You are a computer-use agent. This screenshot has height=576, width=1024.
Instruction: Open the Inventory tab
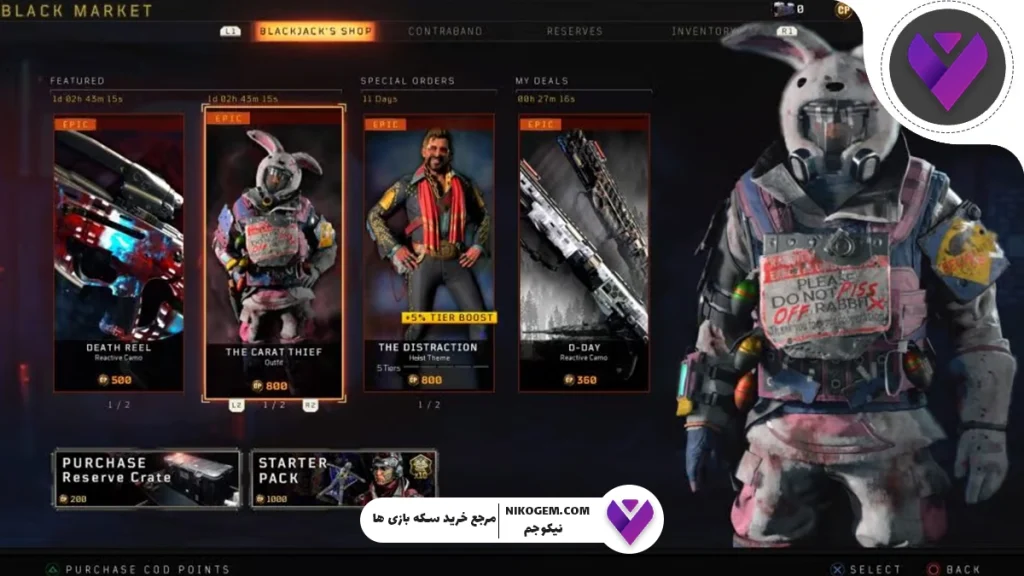tap(702, 31)
